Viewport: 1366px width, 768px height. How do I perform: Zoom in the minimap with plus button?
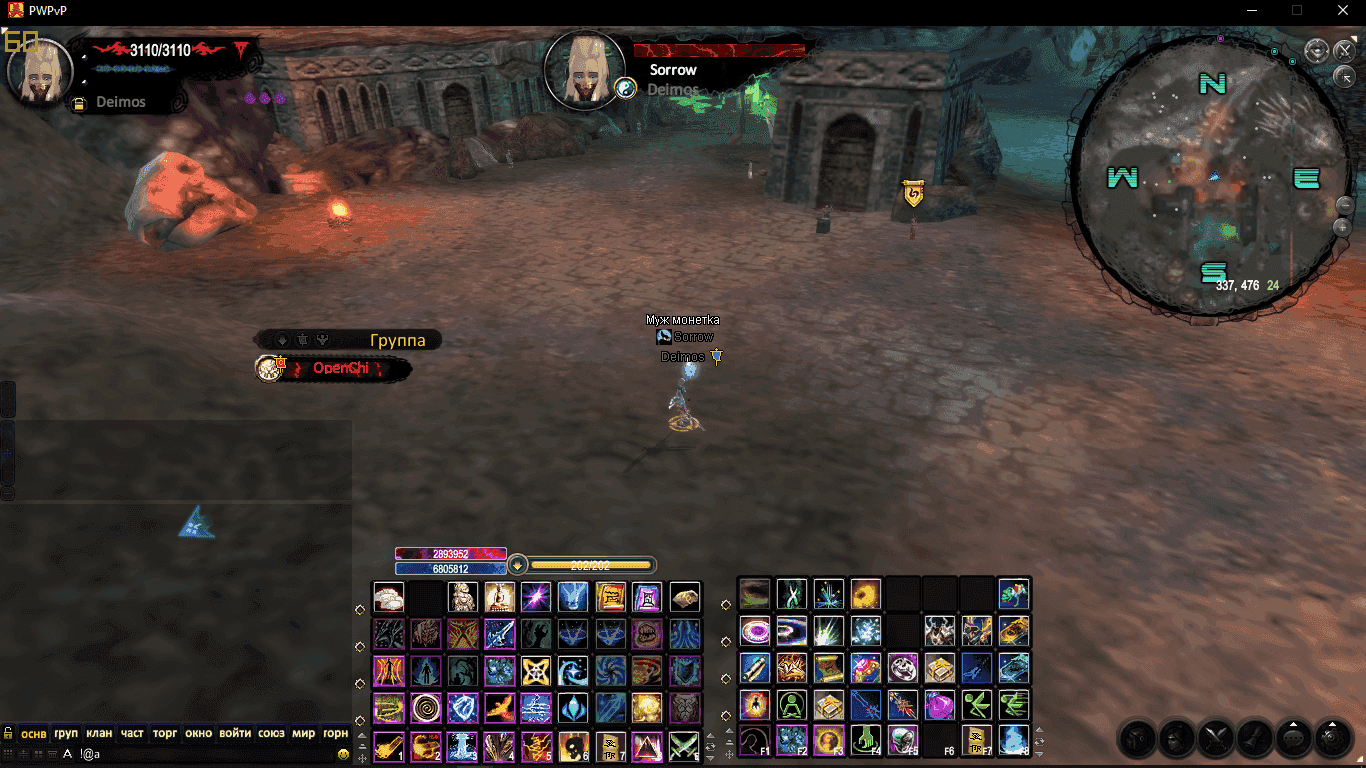[x=1343, y=227]
